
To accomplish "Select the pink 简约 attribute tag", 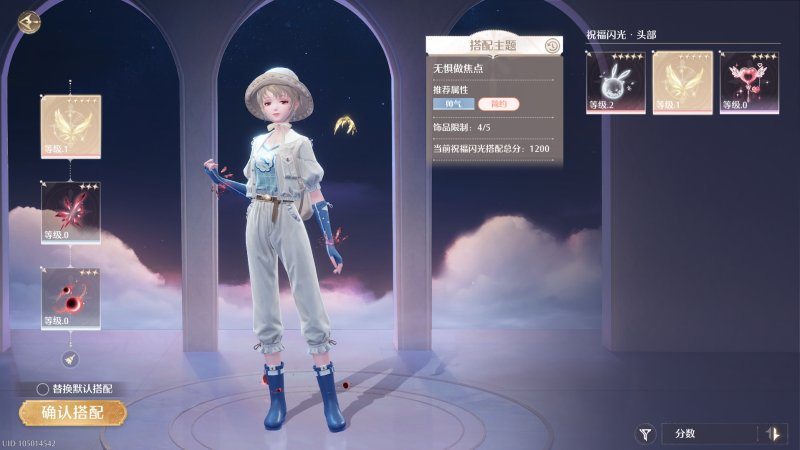I will pos(498,104).
